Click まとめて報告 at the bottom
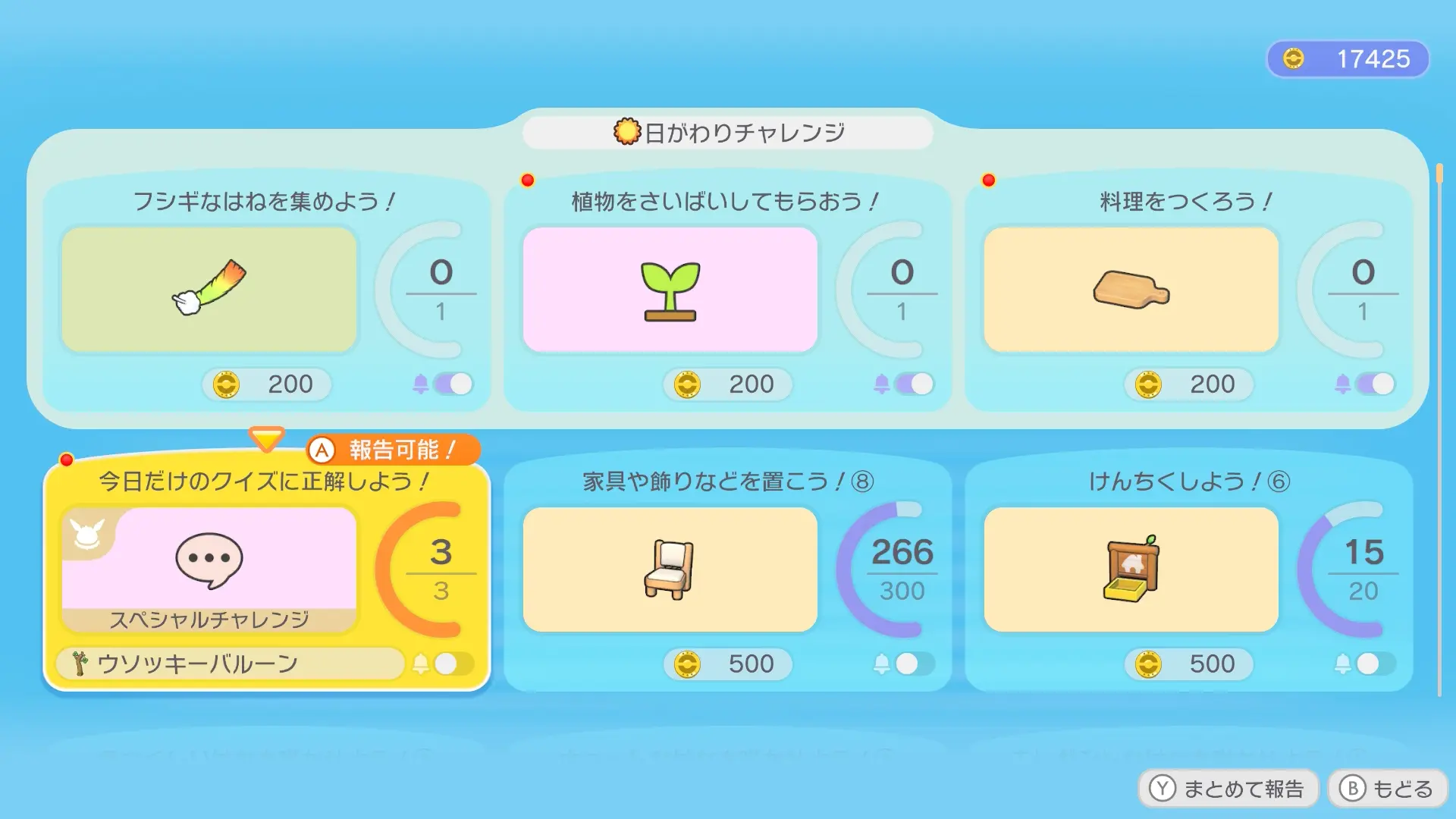This screenshot has width=1456, height=819. click(x=1228, y=788)
